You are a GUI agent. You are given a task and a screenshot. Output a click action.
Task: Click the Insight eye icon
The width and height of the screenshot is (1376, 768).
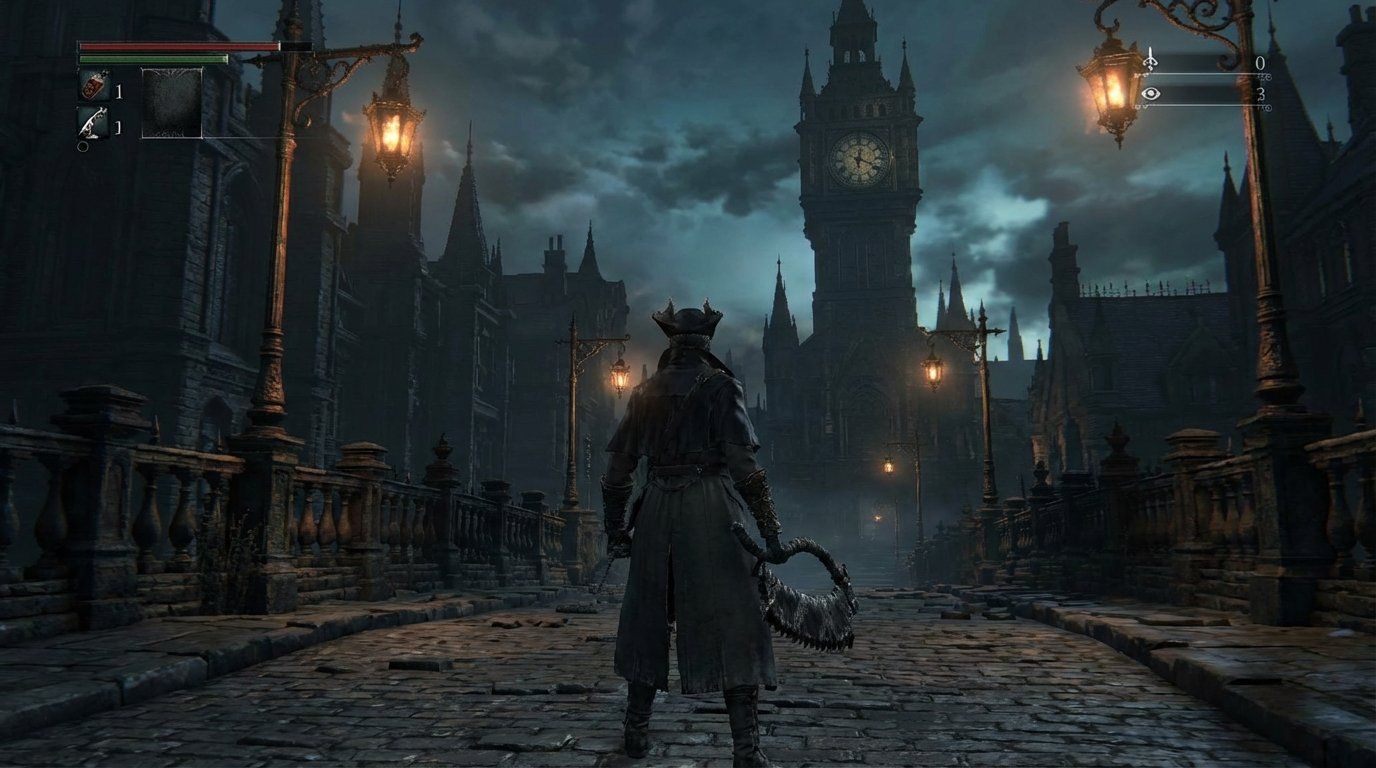1151,93
